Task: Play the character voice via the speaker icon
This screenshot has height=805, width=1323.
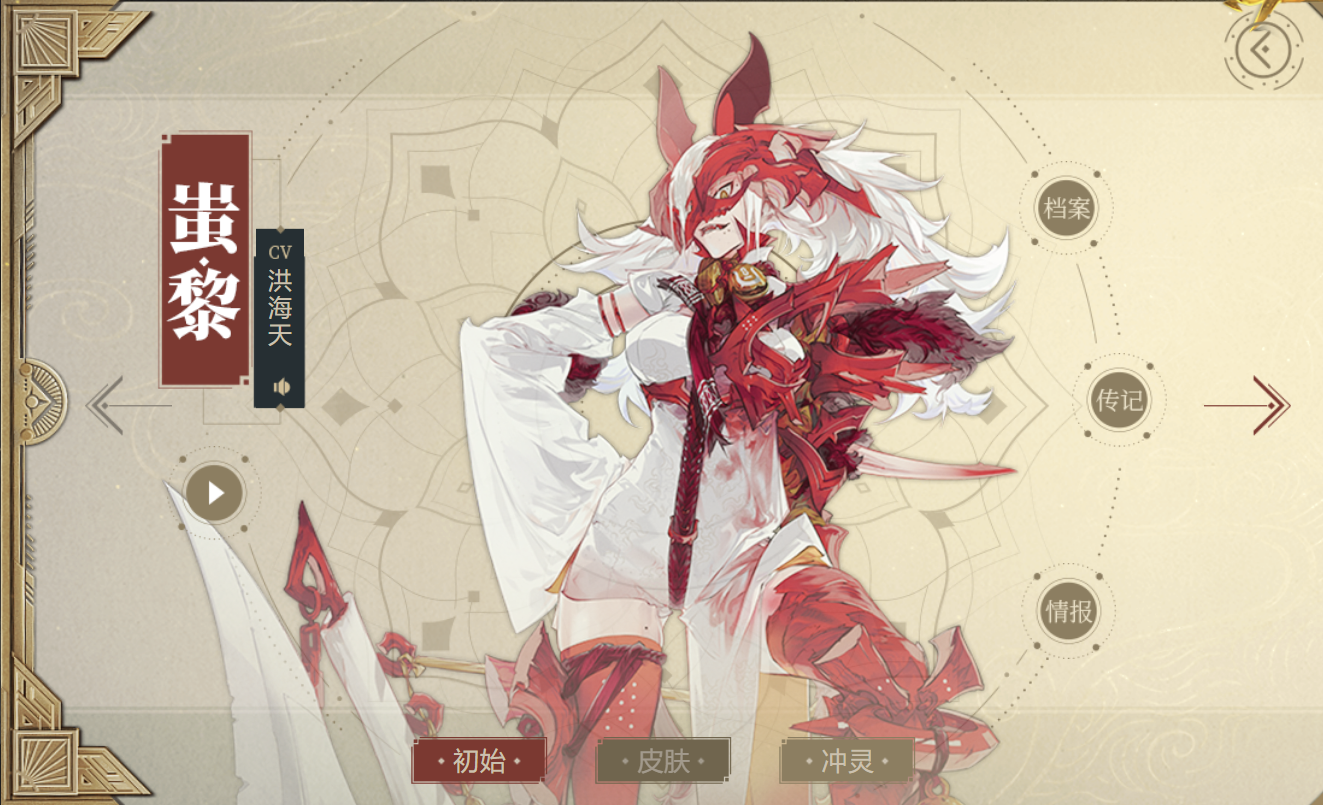Action: 282,387
